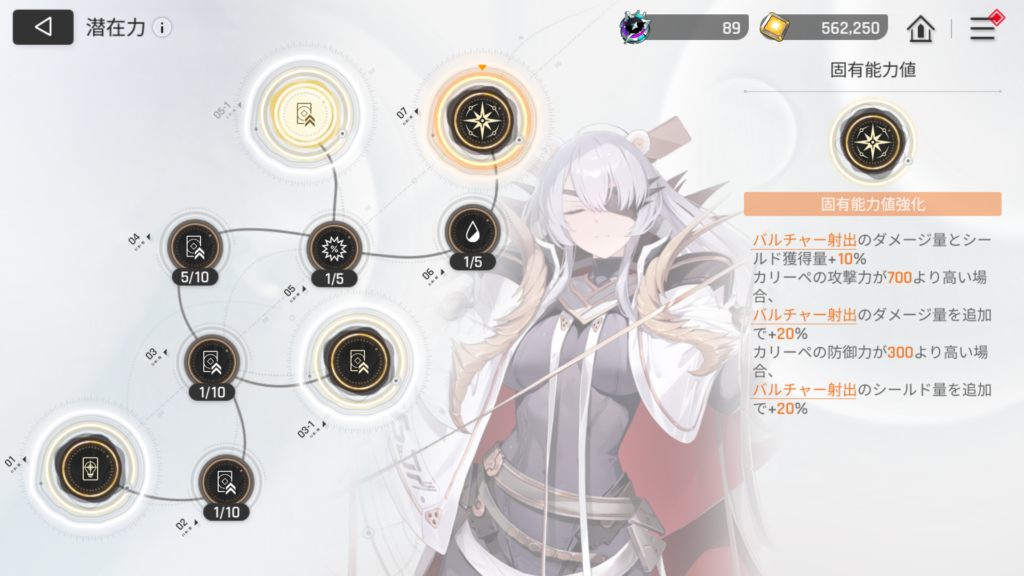This screenshot has width=1024, height=576.
Task: Return to the home screen
Action: point(920,28)
